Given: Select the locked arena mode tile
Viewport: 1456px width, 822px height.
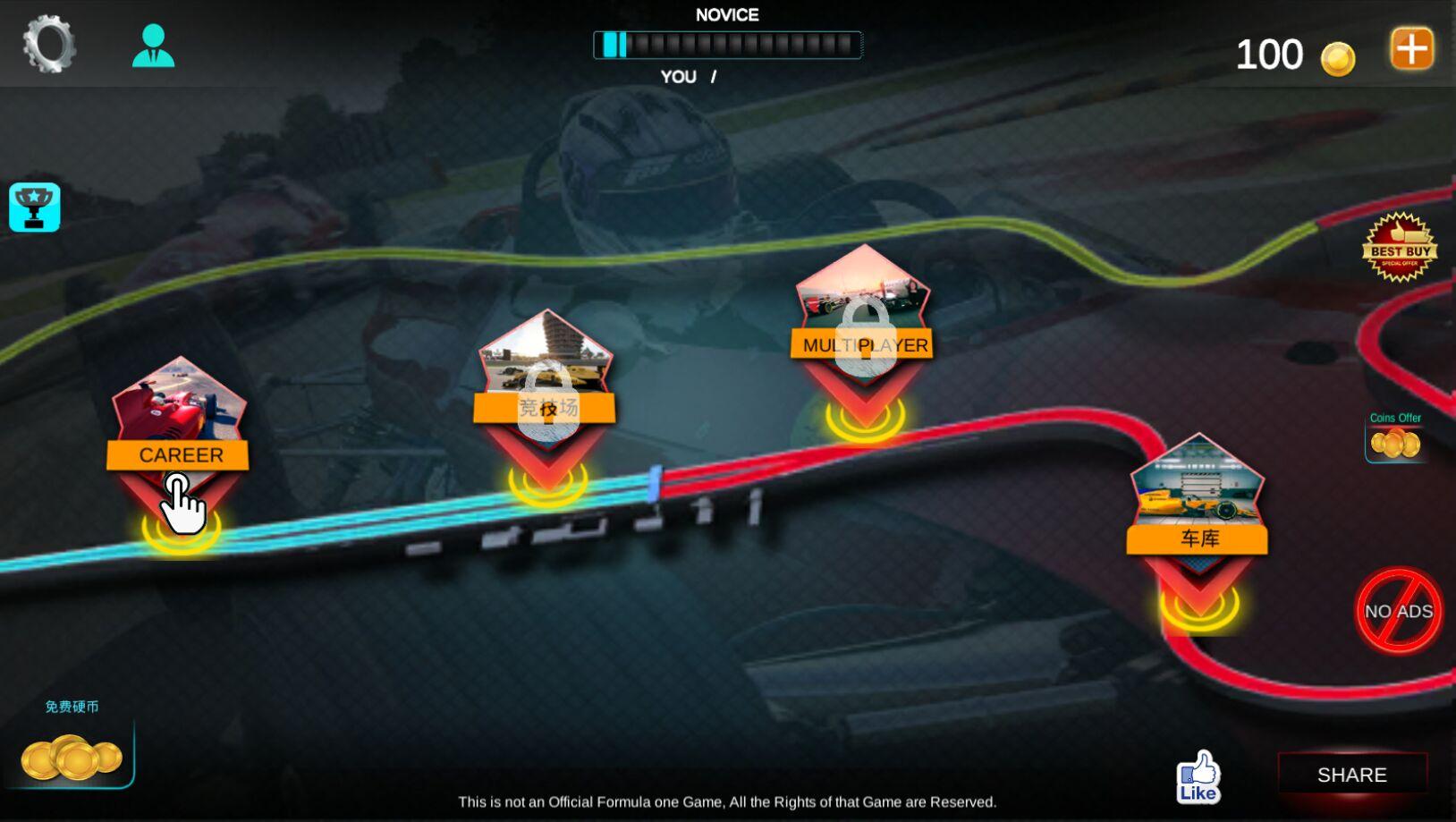Looking at the screenshot, I should tap(546, 385).
